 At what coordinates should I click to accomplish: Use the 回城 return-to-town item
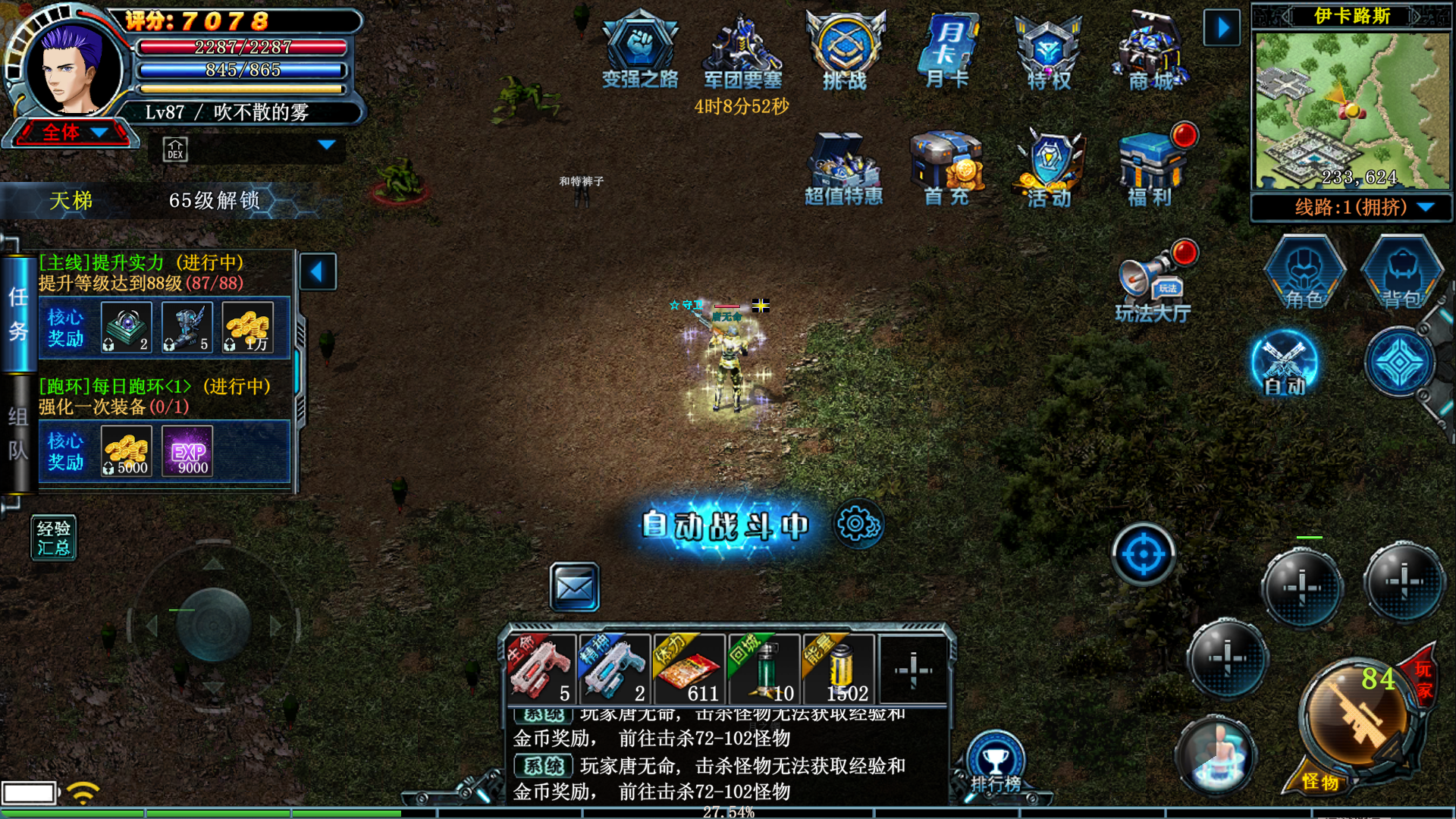click(763, 670)
